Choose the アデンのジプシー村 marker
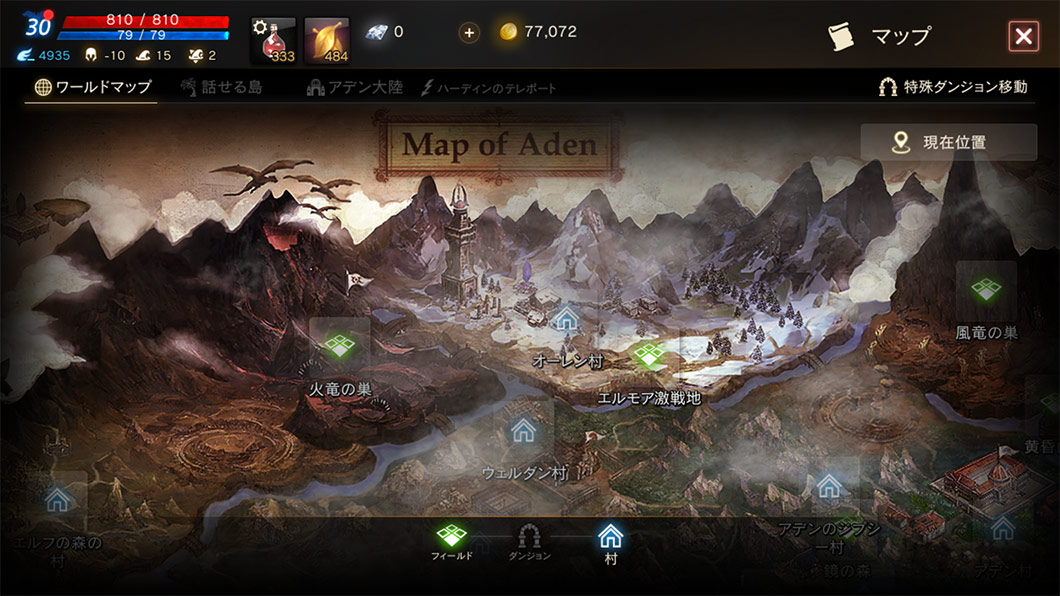Viewport: 1060px width, 596px height. coord(828,488)
